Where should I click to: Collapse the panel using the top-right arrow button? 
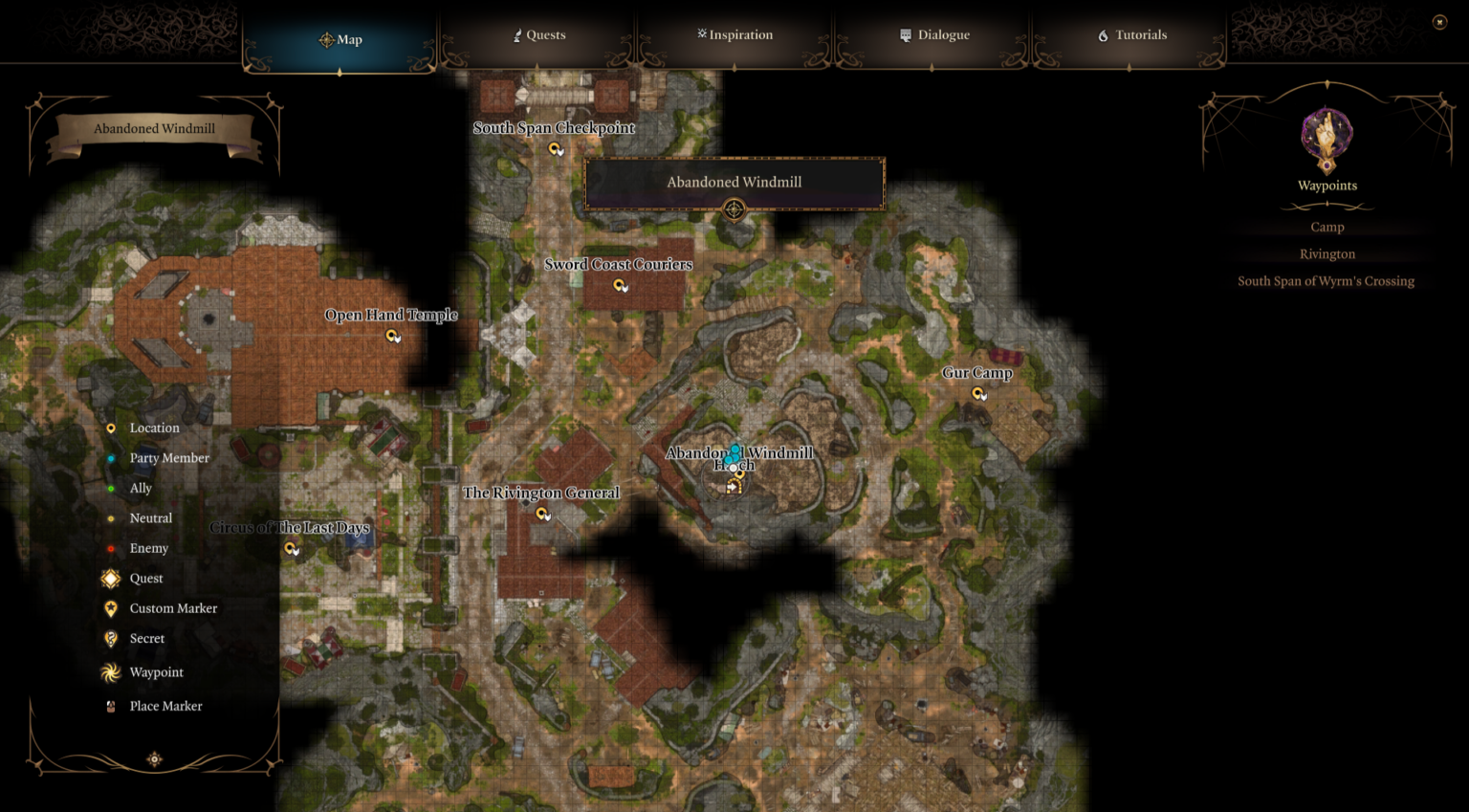pyautogui.click(x=1437, y=21)
